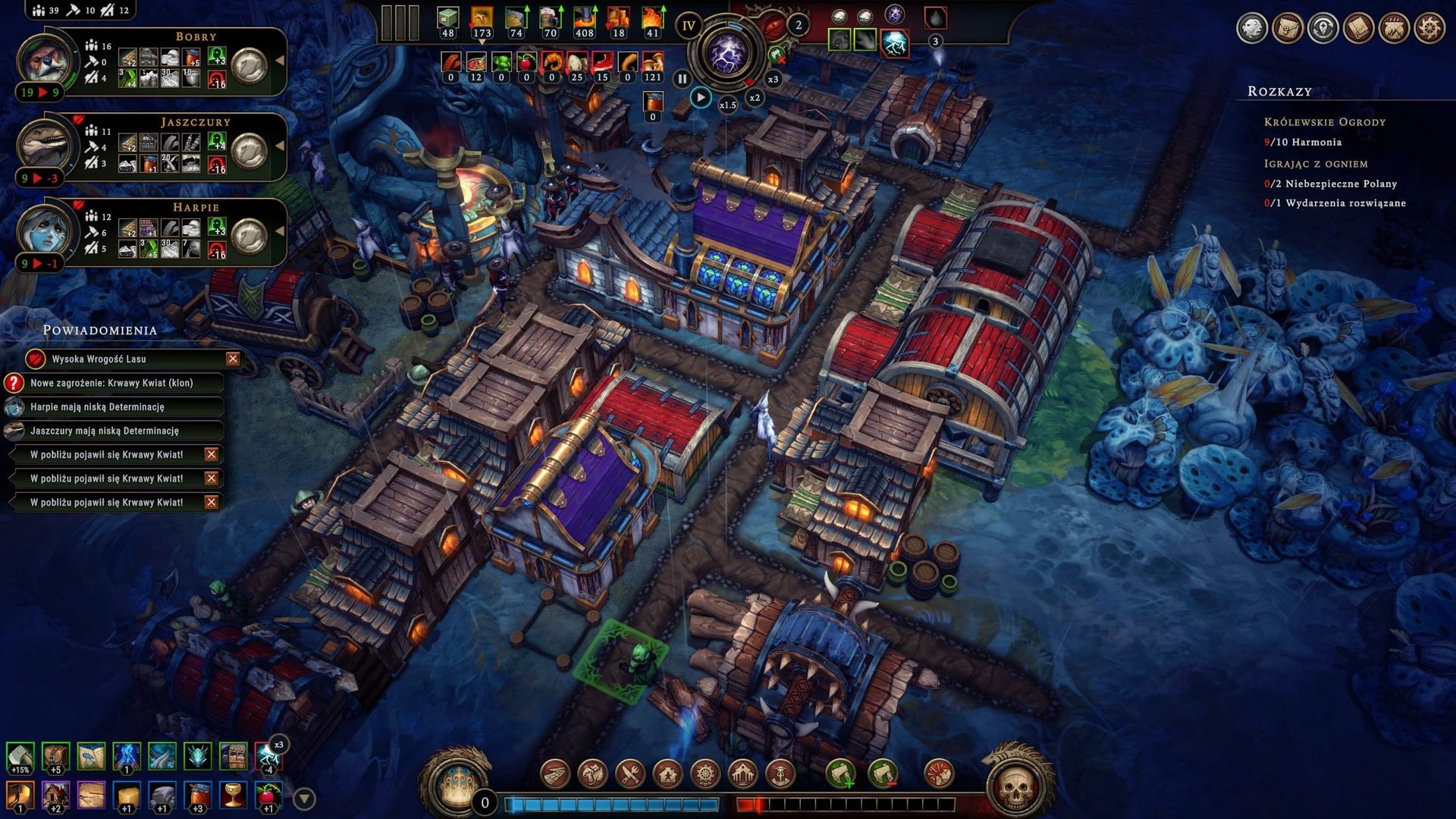Open the roads build category

pyautogui.click(x=556, y=774)
